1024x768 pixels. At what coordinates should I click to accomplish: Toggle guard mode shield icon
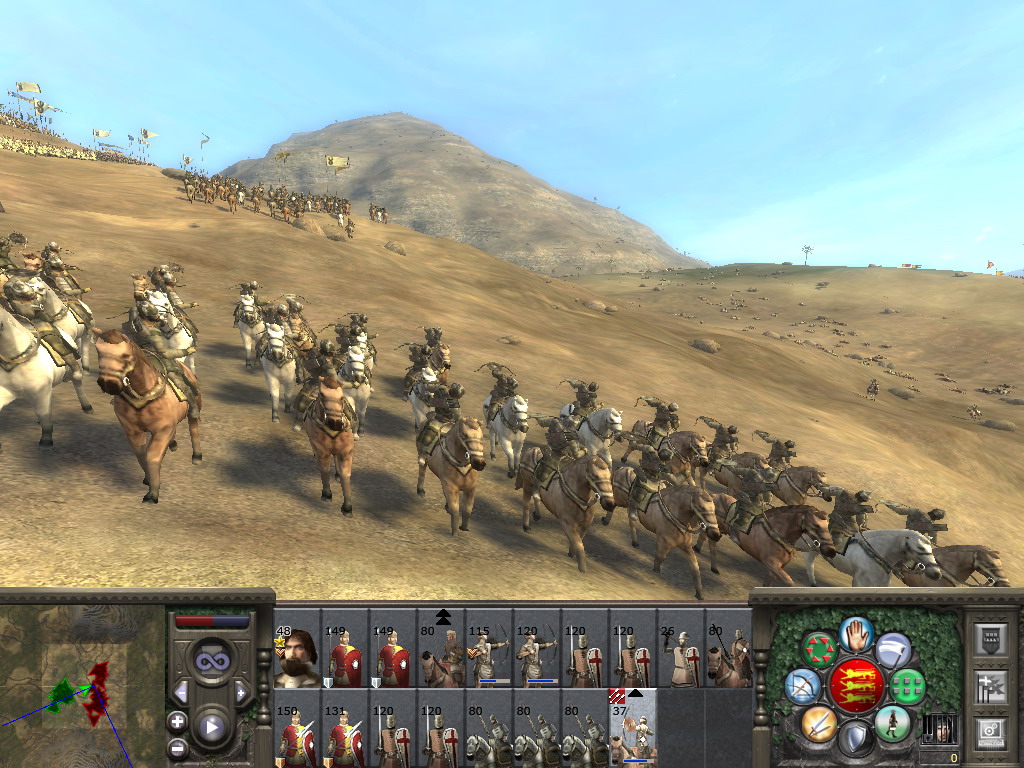tap(856, 739)
